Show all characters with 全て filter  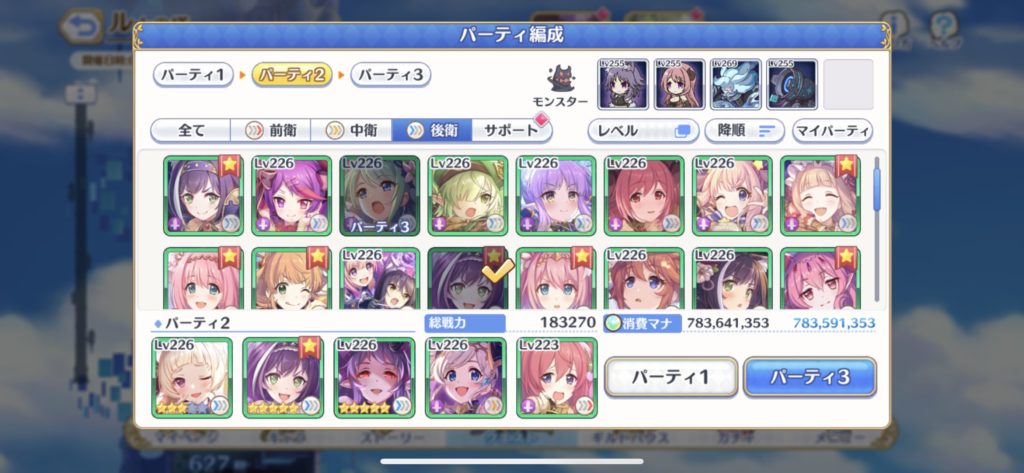tap(190, 131)
